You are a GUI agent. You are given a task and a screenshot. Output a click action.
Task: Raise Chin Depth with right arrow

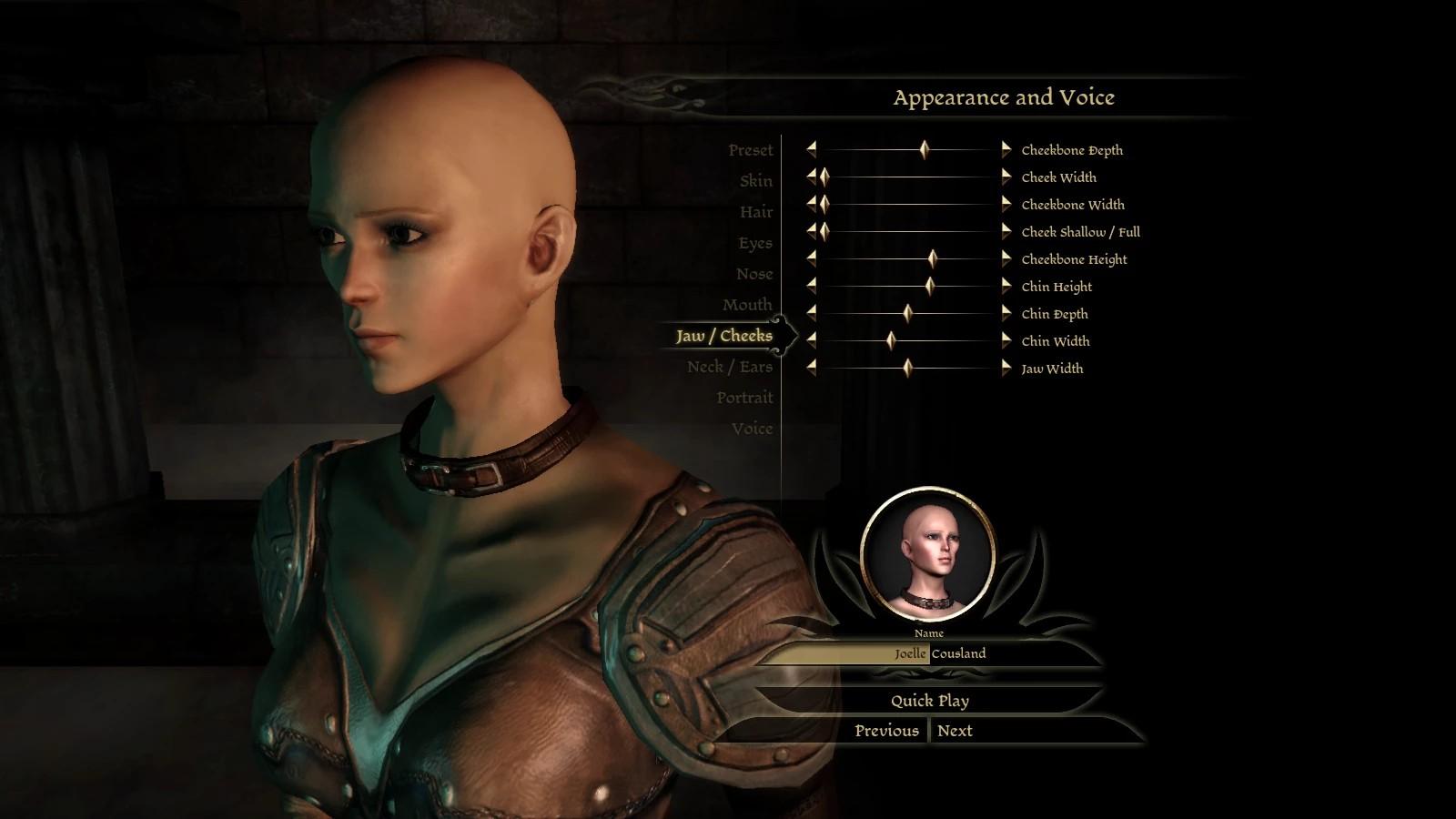[1006, 313]
